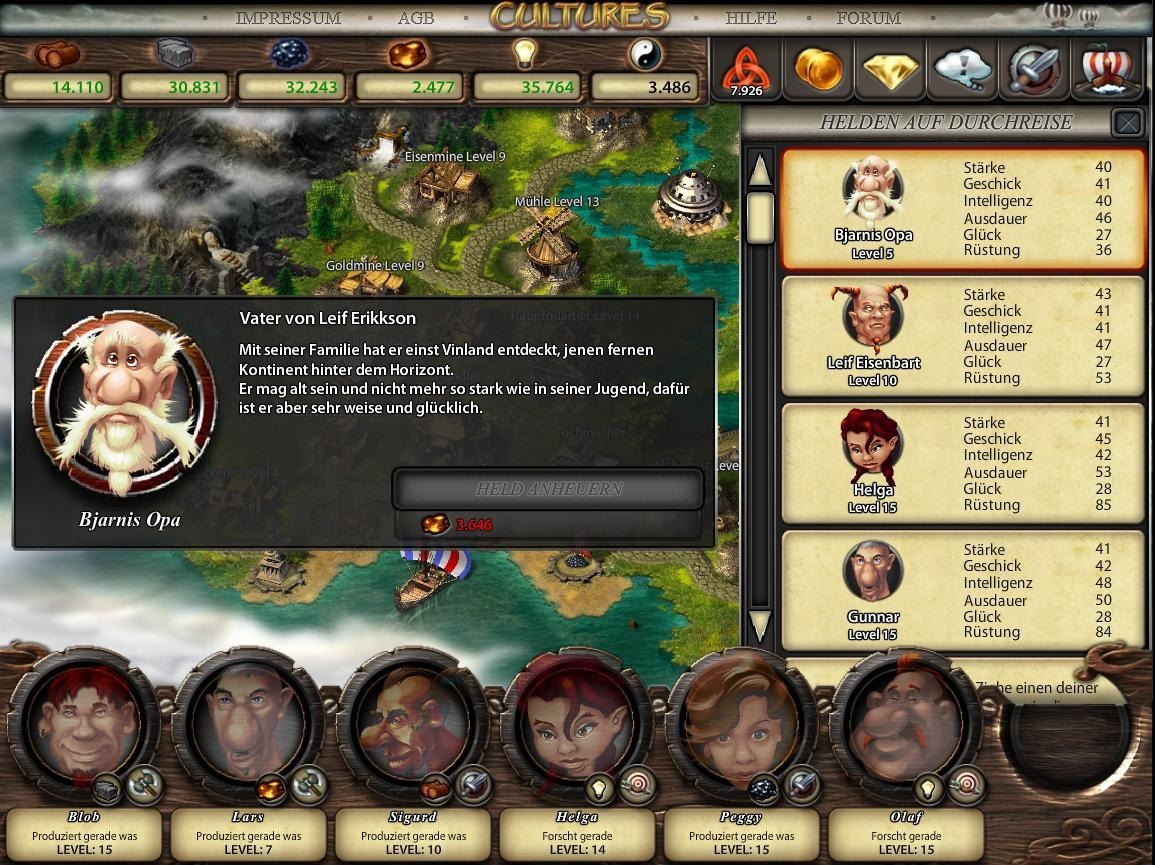The image size is (1155, 865).
Task: Visit the Forum link
Action: pos(869,18)
